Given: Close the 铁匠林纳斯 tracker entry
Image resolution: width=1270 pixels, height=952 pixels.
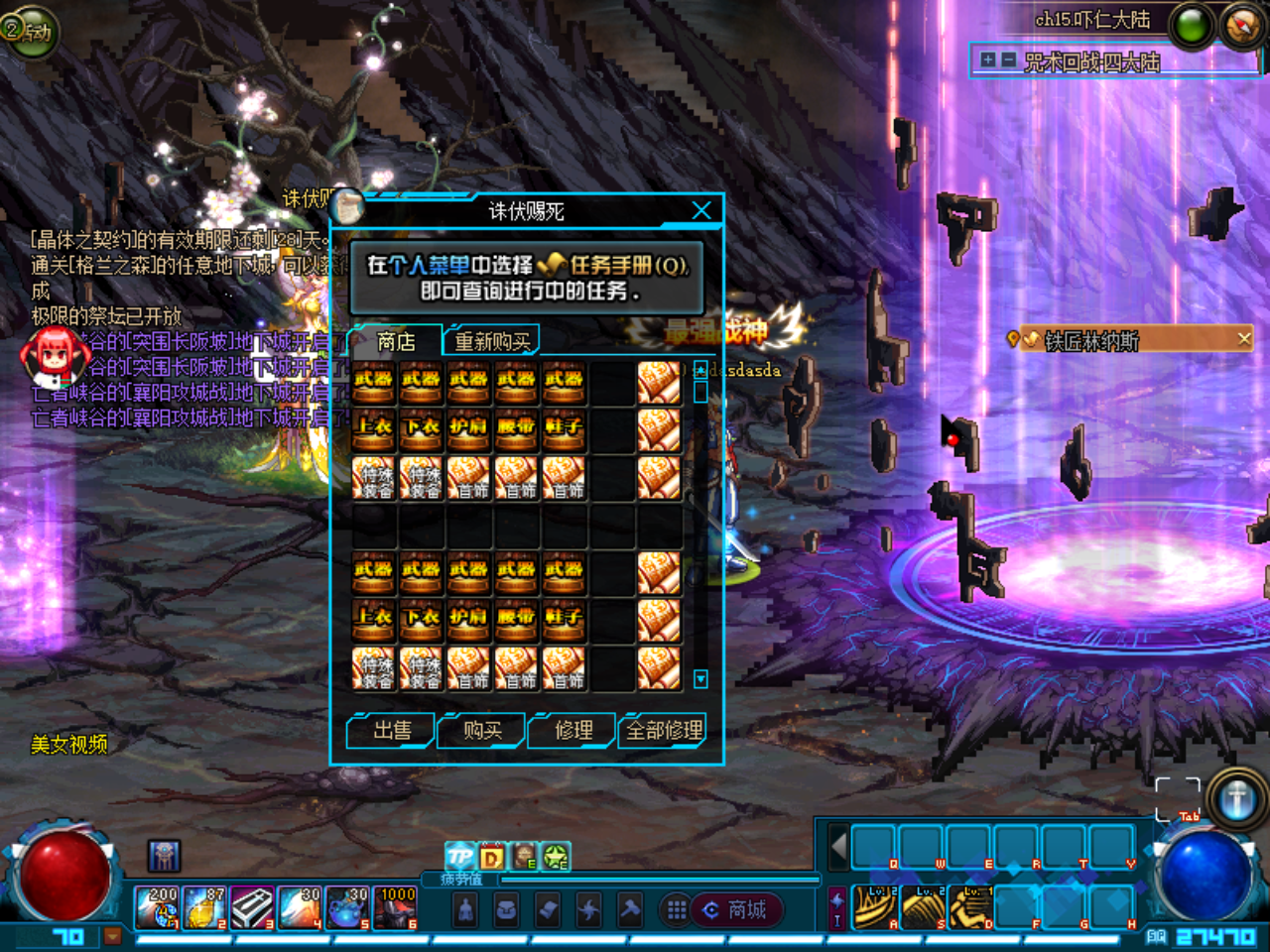Looking at the screenshot, I should (1244, 339).
